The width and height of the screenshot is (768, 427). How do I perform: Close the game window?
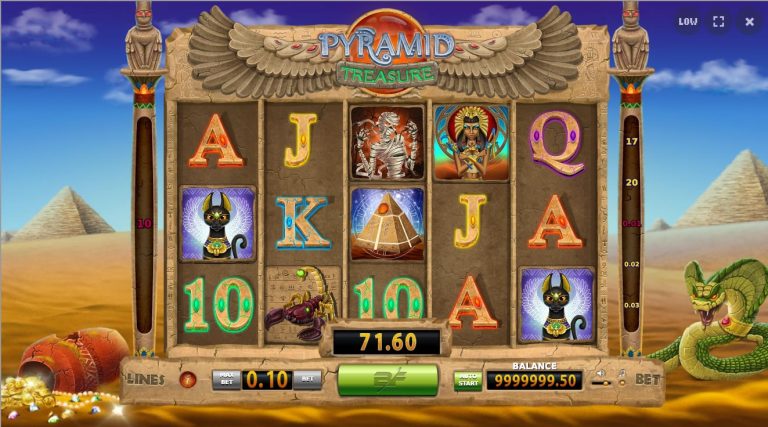point(749,21)
